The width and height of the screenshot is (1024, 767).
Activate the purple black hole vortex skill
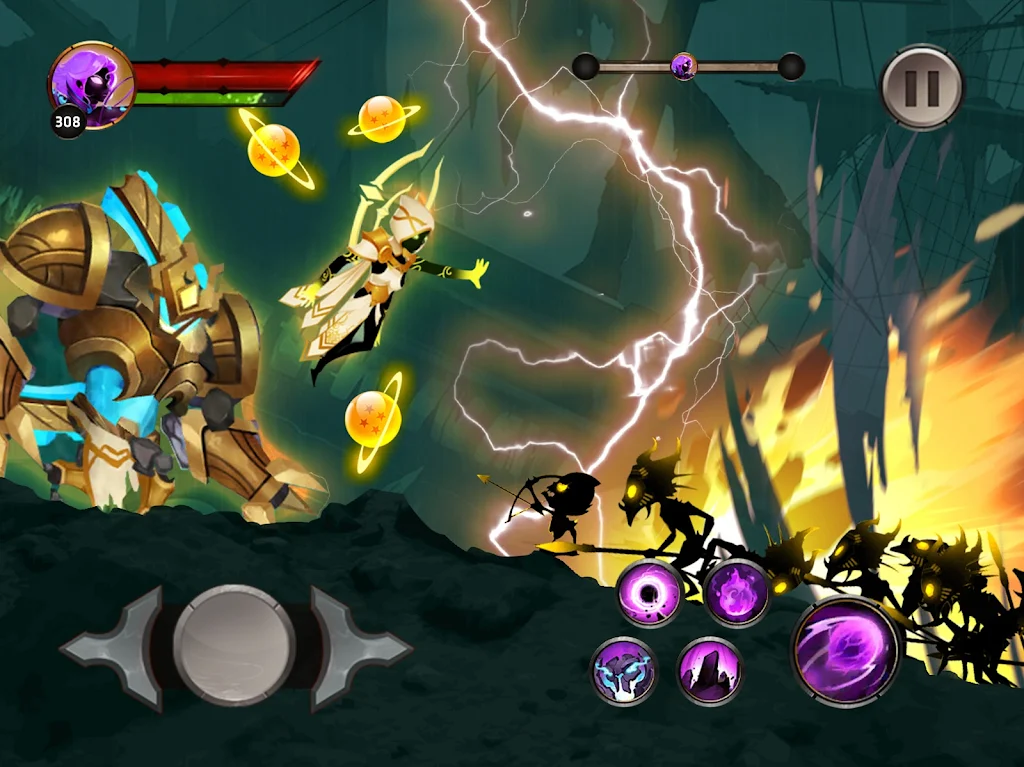[649, 592]
